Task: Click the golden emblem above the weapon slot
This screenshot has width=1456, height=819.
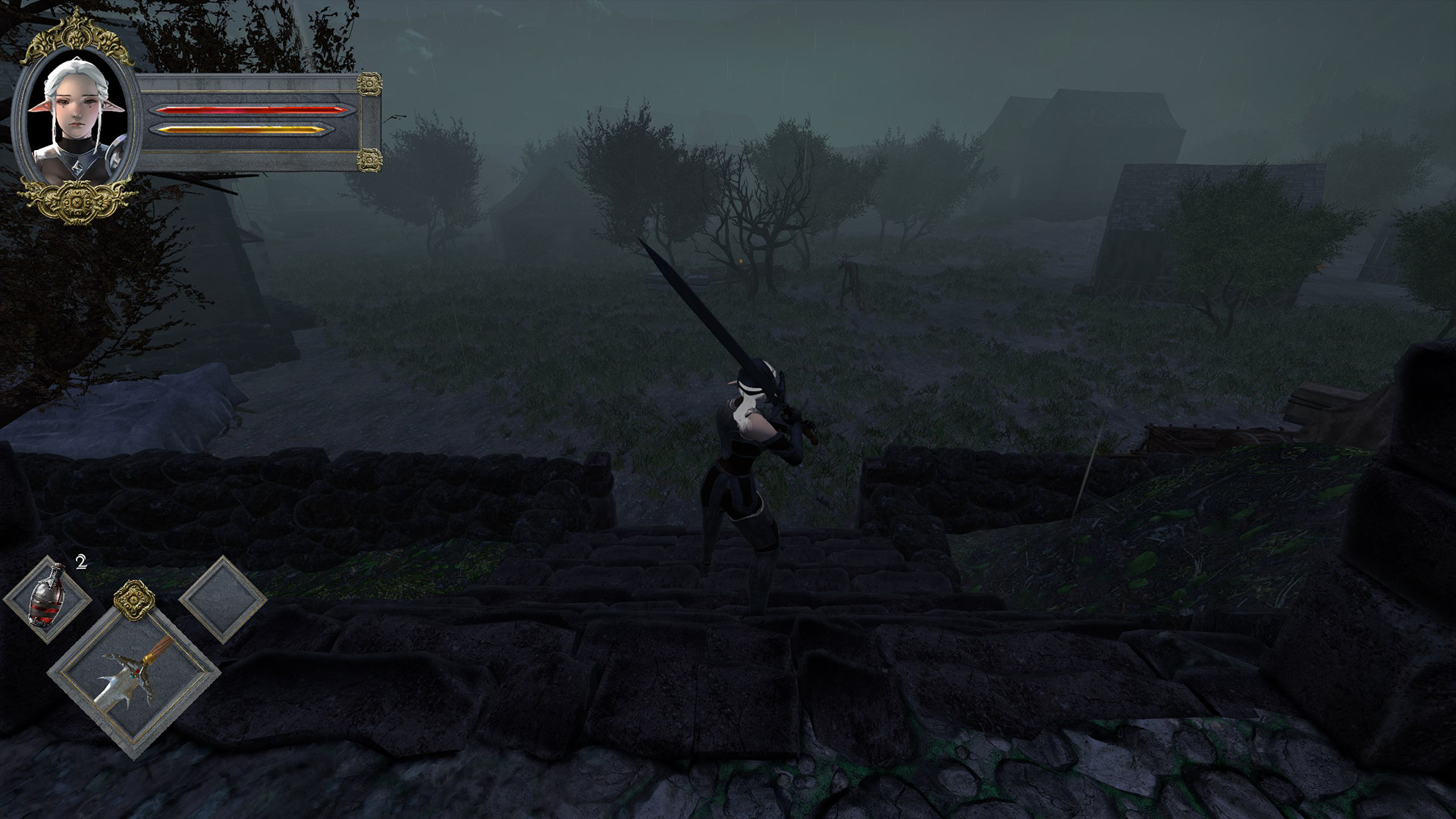Action: [133, 602]
